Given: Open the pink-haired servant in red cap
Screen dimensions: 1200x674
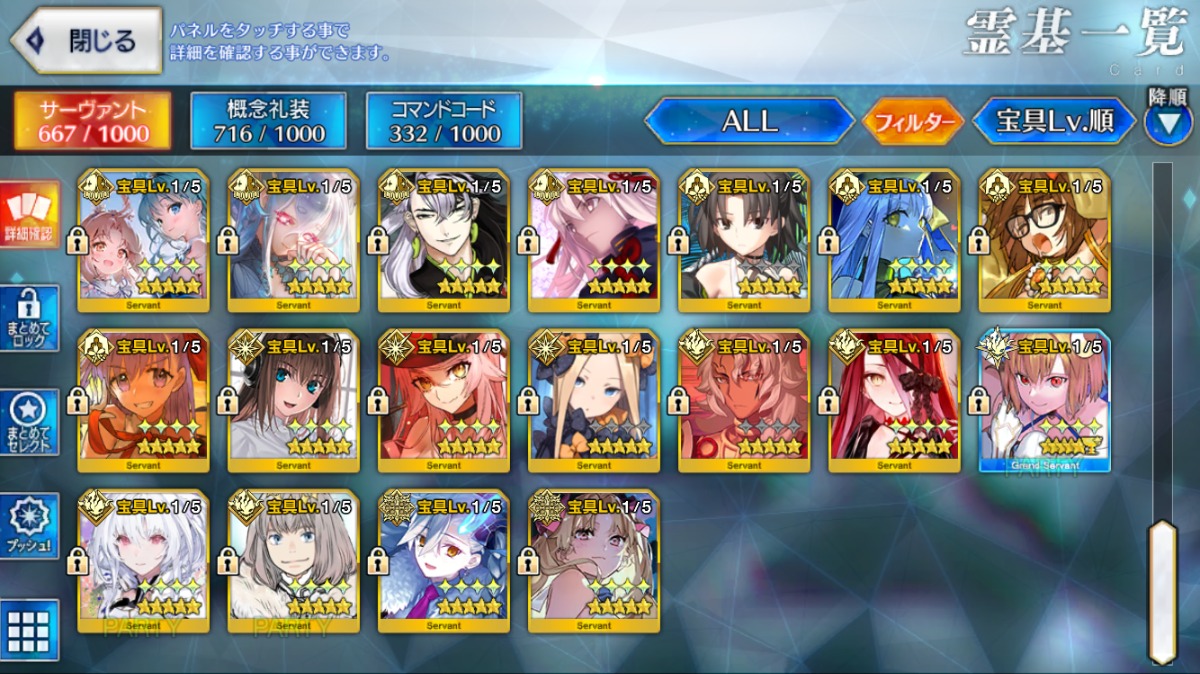Looking at the screenshot, I should pyautogui.click(x=444, y=400).
